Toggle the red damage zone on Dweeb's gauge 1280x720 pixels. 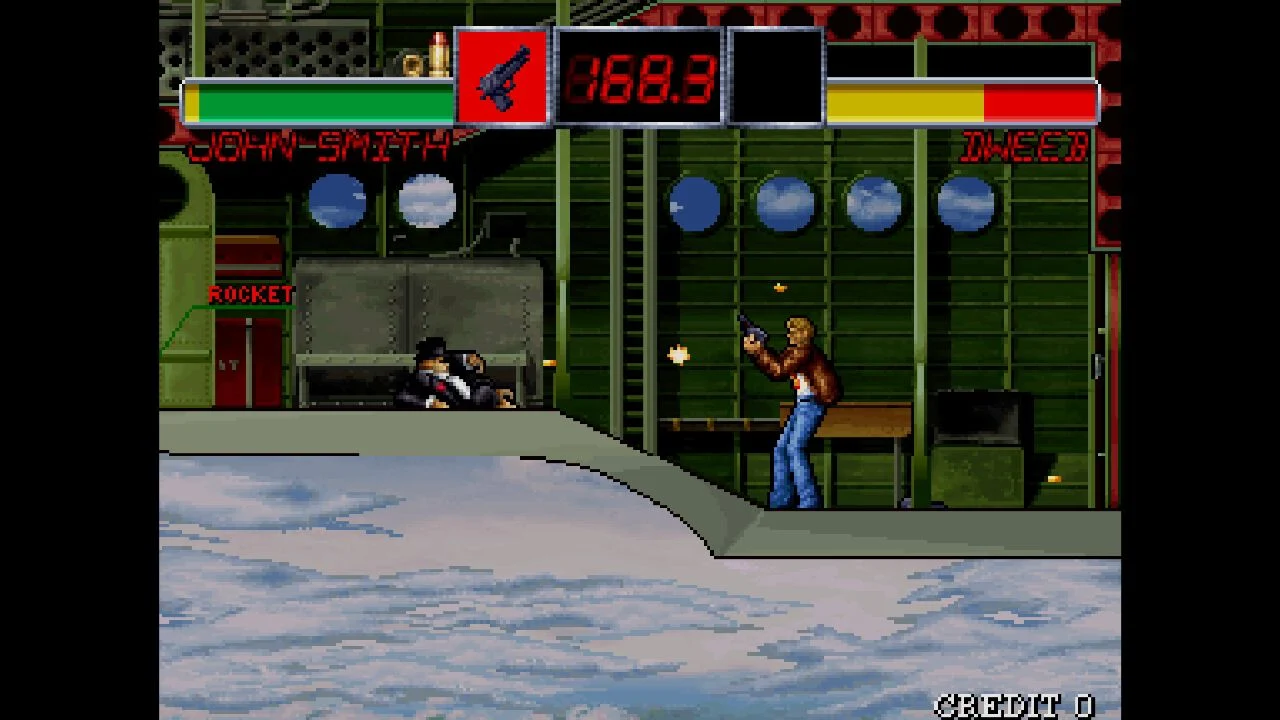[x=1040, y=99]
